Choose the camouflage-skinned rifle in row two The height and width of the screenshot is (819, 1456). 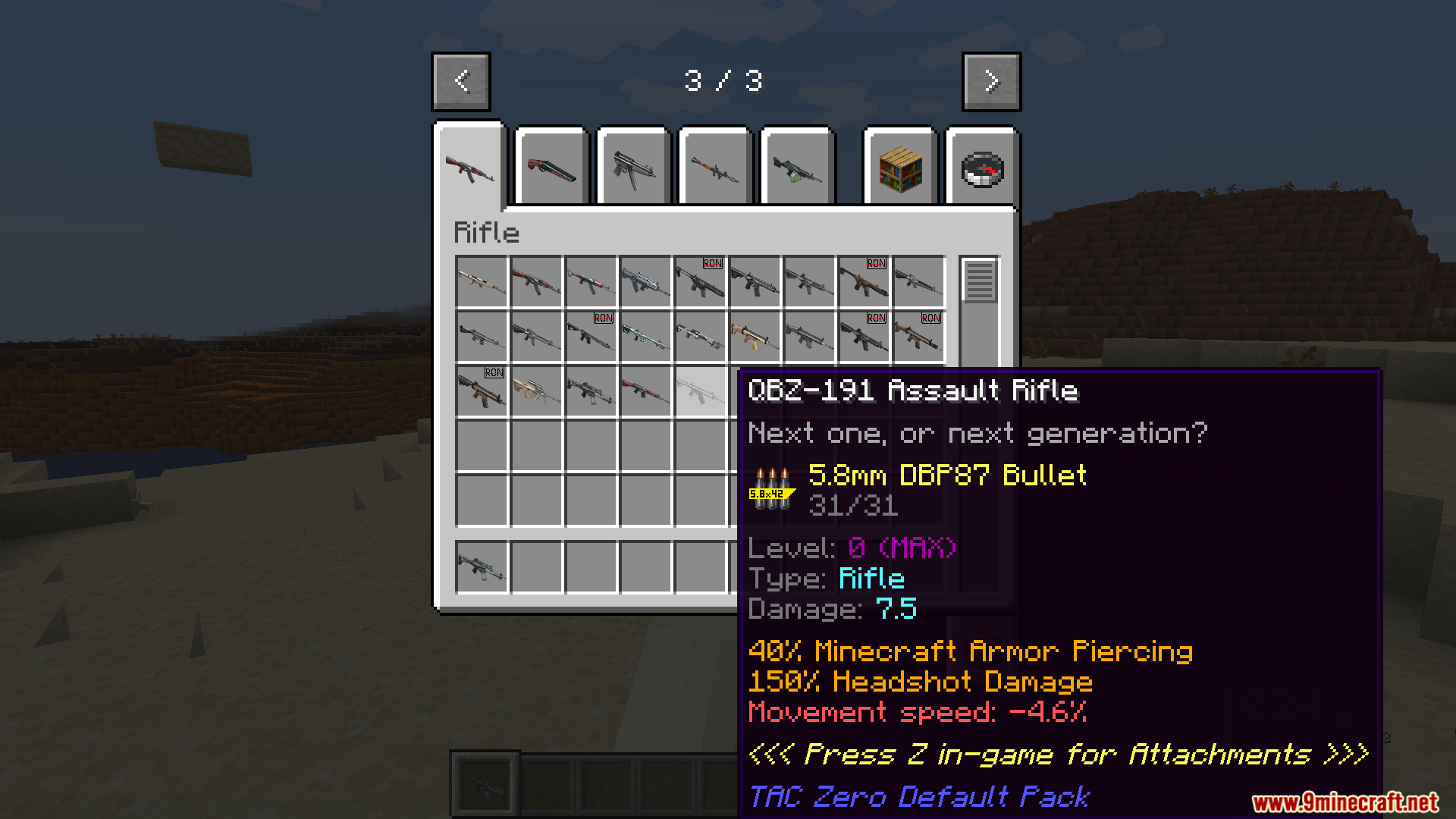coord(645,336)
